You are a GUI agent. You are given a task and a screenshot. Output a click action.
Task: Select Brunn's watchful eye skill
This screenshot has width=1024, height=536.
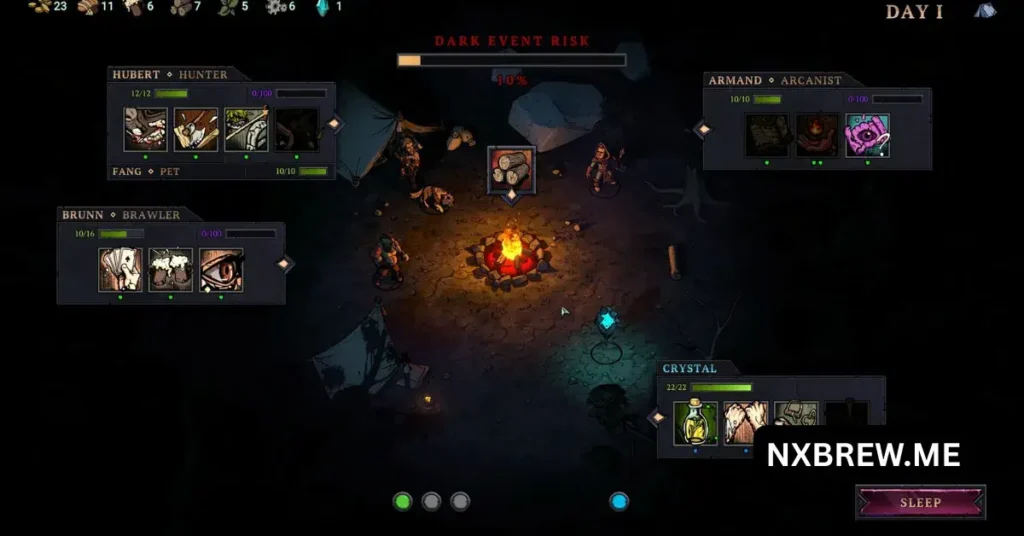point(221,270)
